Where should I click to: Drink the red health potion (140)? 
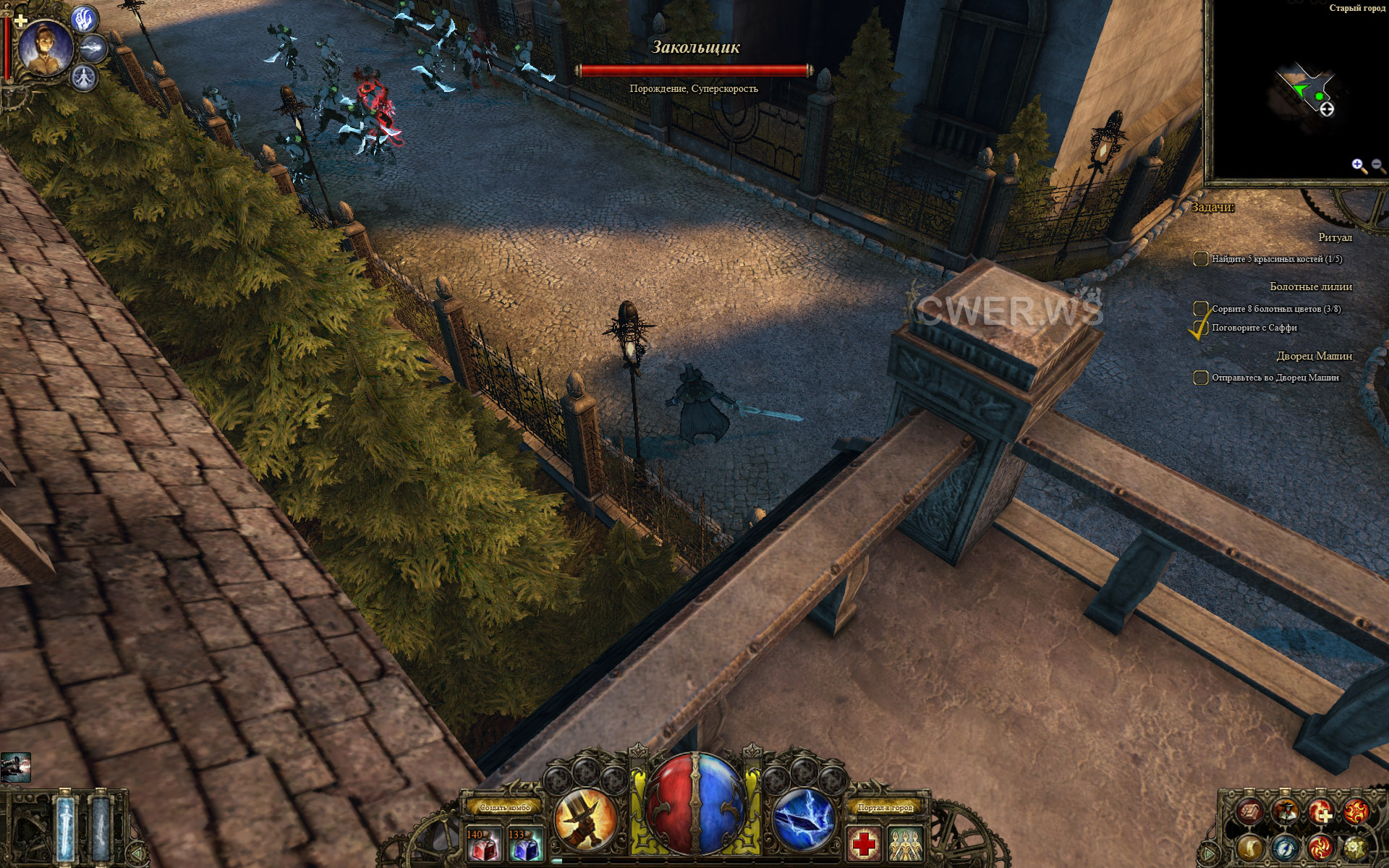[x=484, y=844]
